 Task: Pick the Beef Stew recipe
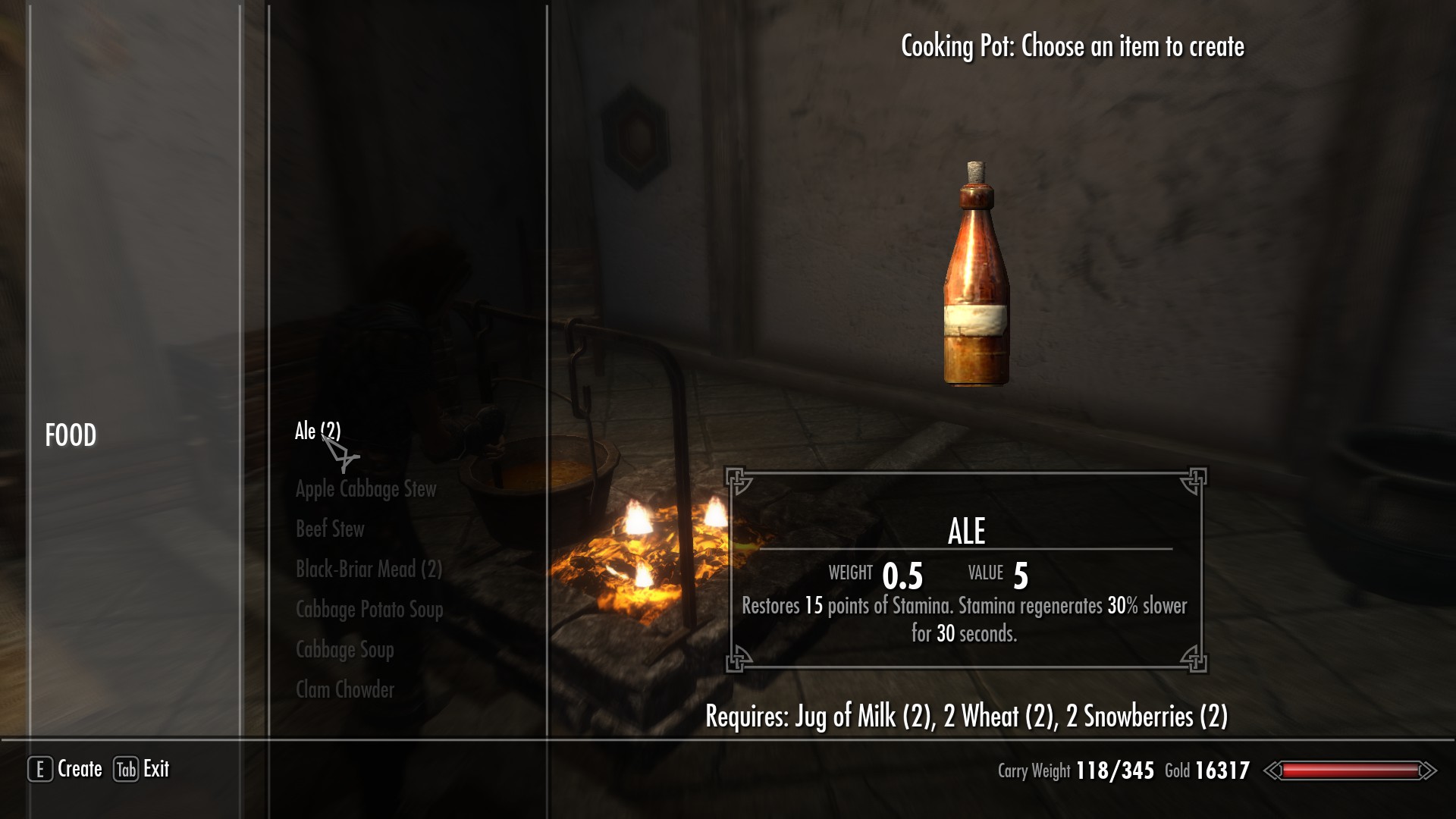click(x=330, y=529)
